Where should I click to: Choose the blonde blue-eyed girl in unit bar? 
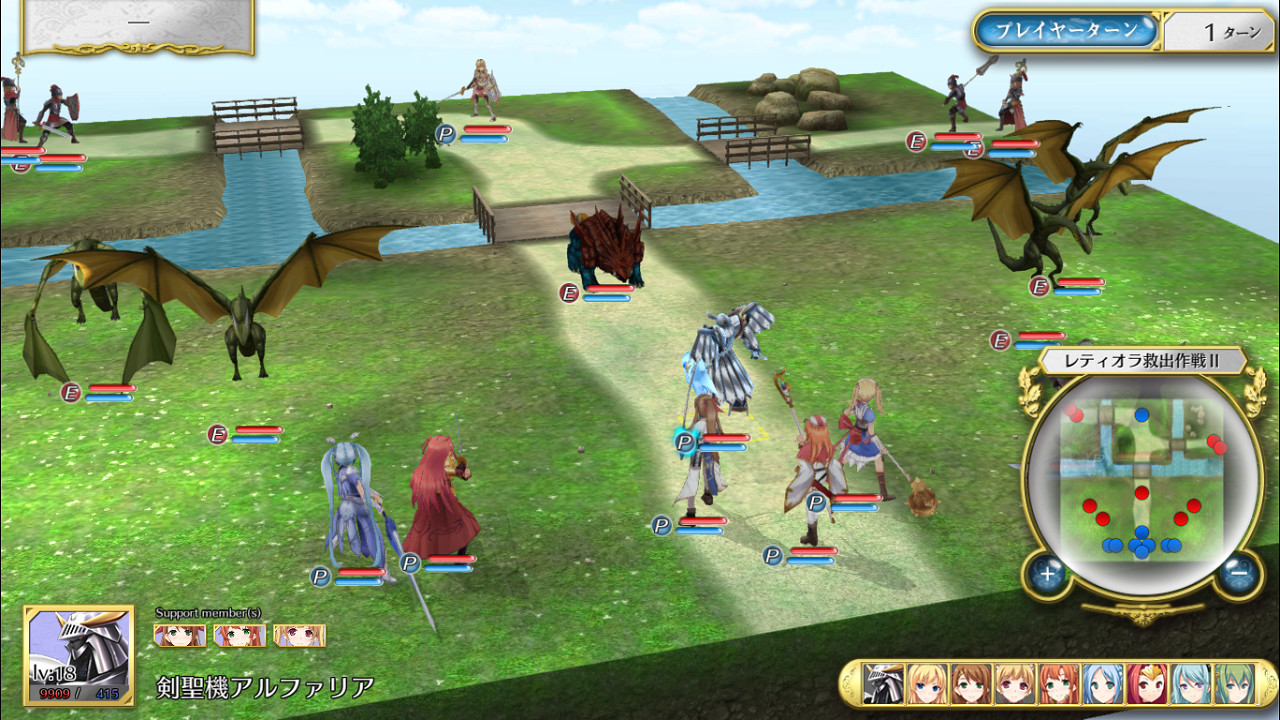(927, 684)
